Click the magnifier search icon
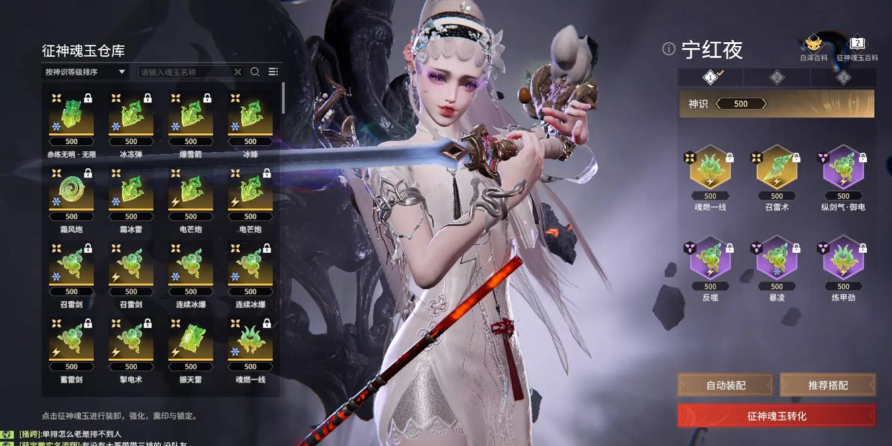This screenshot has height=446, width=892. (255, 72)
